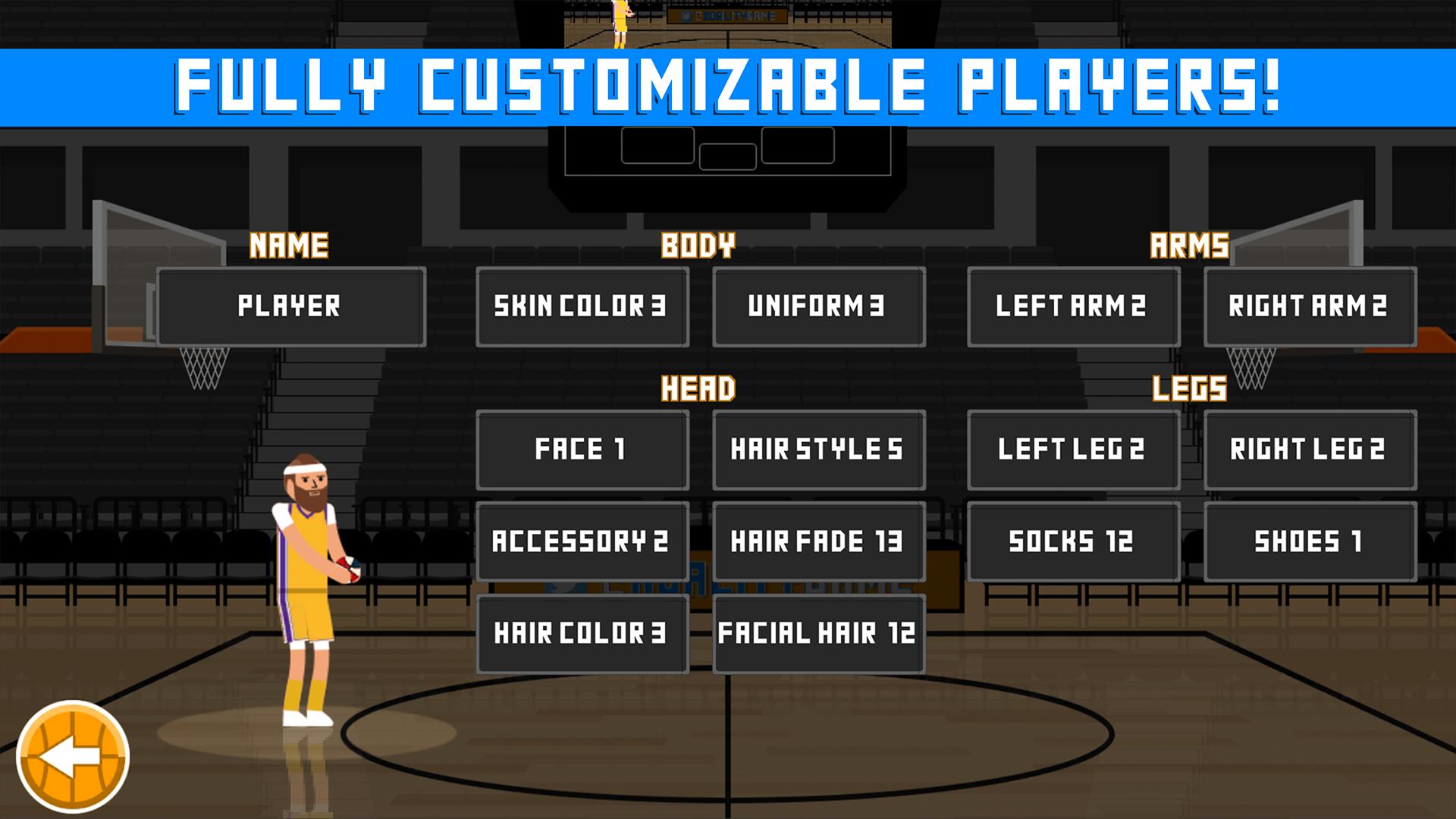Select the Right Leg 2 option
This screenshot has width=1456, height=819.
(x=1310, y=448)
